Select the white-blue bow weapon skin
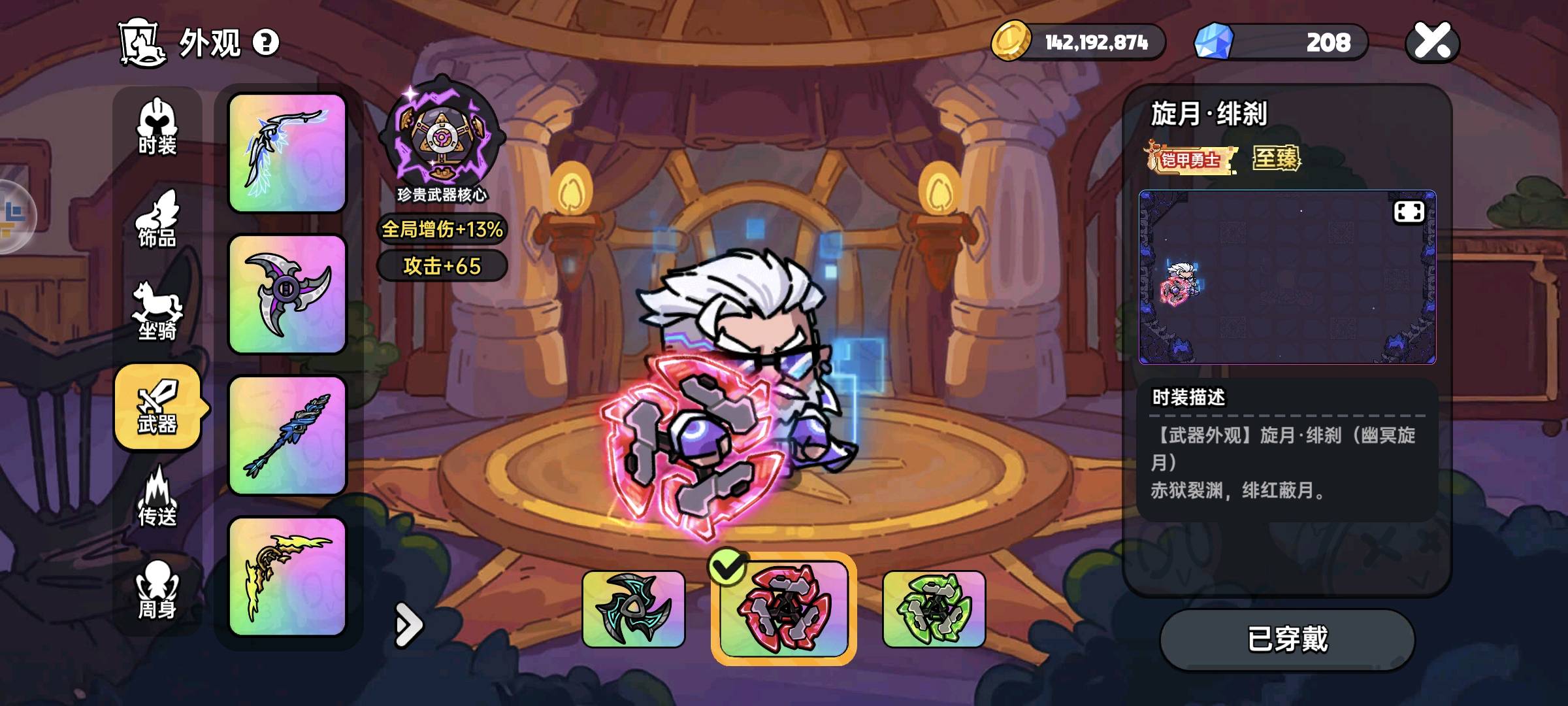 (x=287, y=153)
